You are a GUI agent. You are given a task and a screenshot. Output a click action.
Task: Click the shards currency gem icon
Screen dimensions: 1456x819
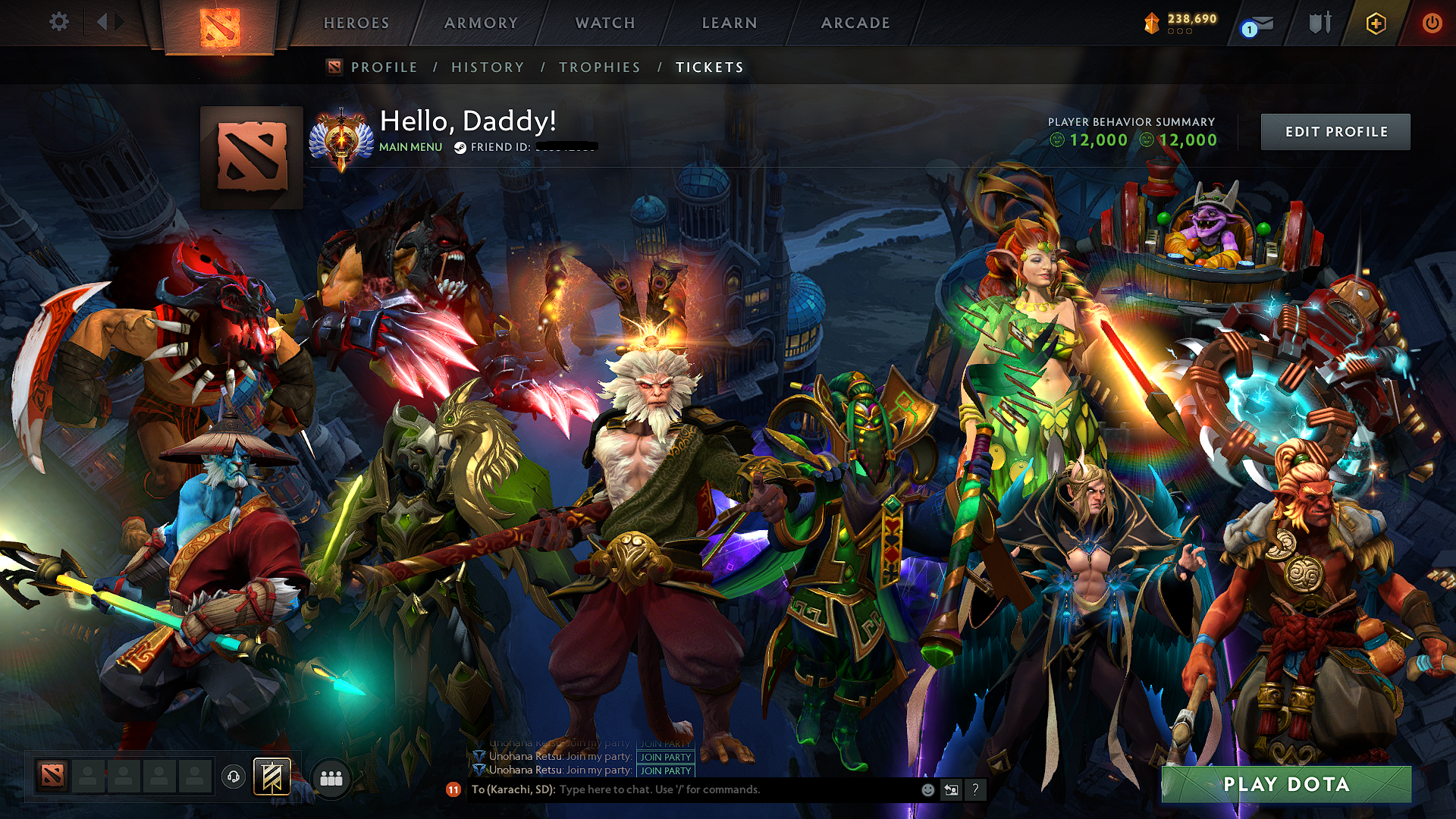click(x=1153, y=21)
